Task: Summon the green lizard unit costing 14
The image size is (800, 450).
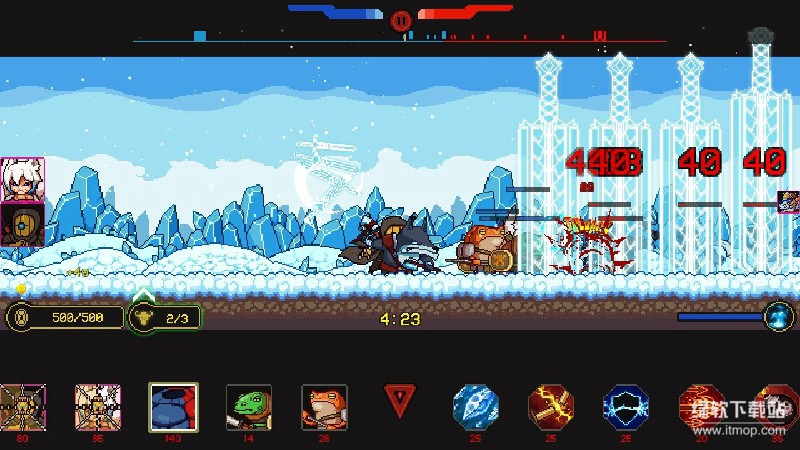Action: tap(248, 406)
